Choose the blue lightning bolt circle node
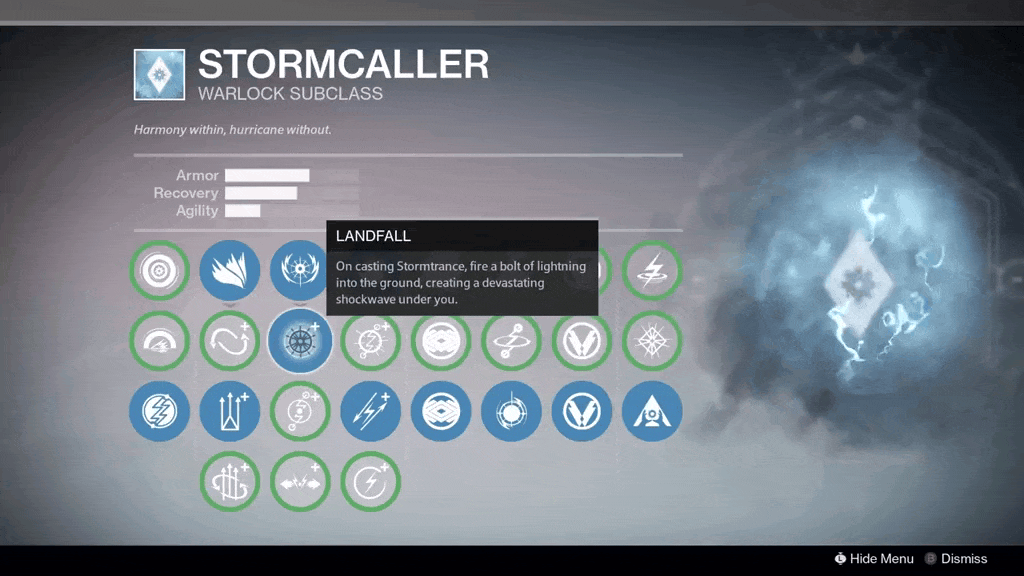Screen dimensions: 1024x576 pyautogui.click(x=159, y=411)
